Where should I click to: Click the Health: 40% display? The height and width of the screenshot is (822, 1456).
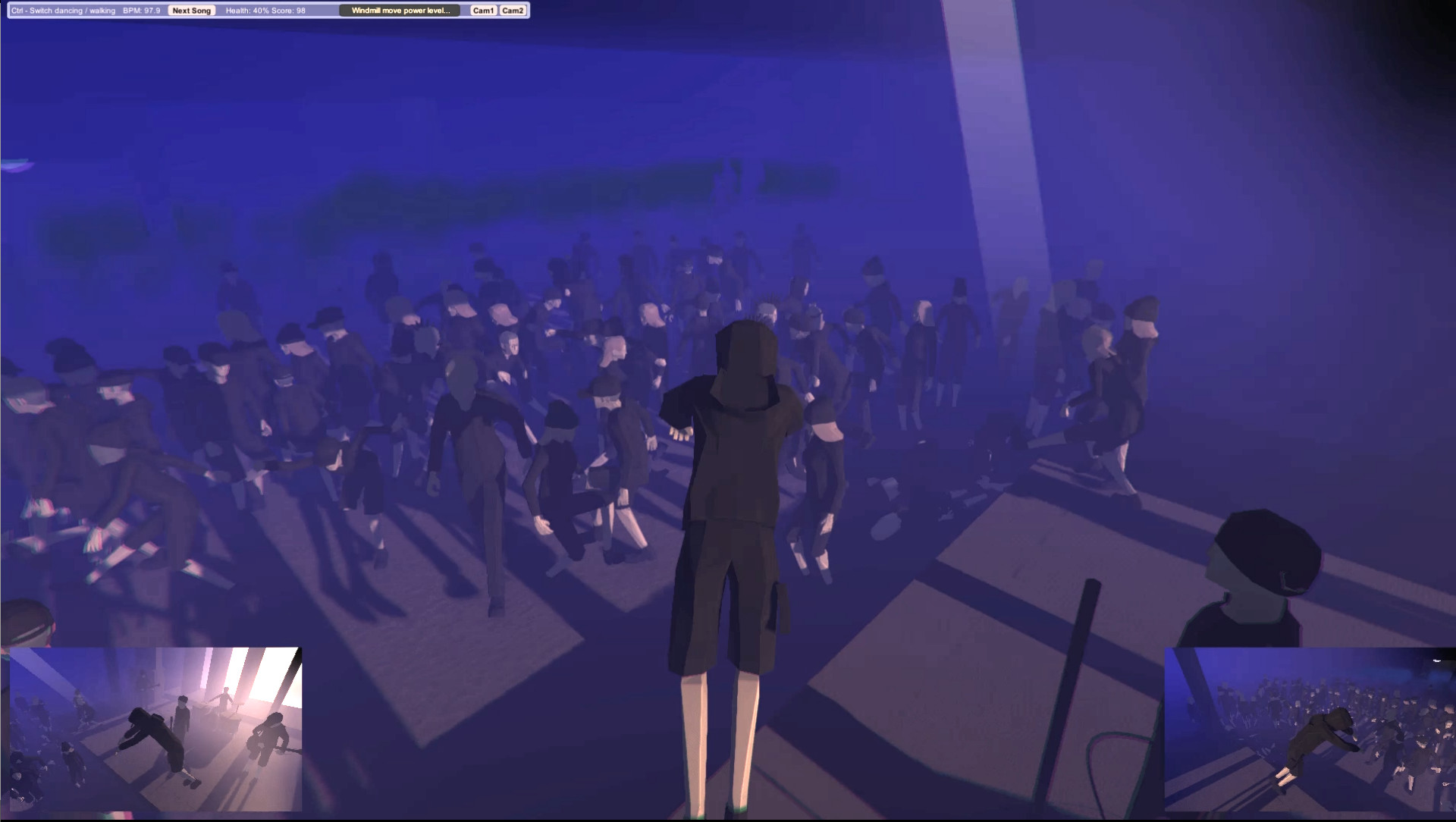click(250, 11)
